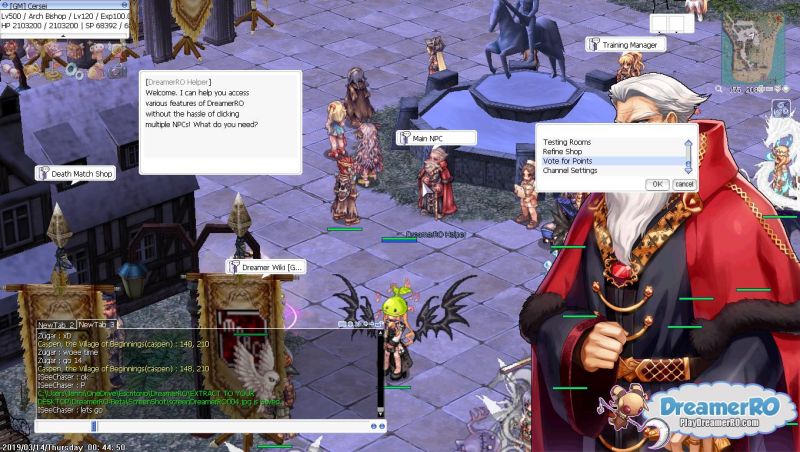Switch to the NewTab_3 chat tab
Screen dimensions: 800x452
[96, 324]
